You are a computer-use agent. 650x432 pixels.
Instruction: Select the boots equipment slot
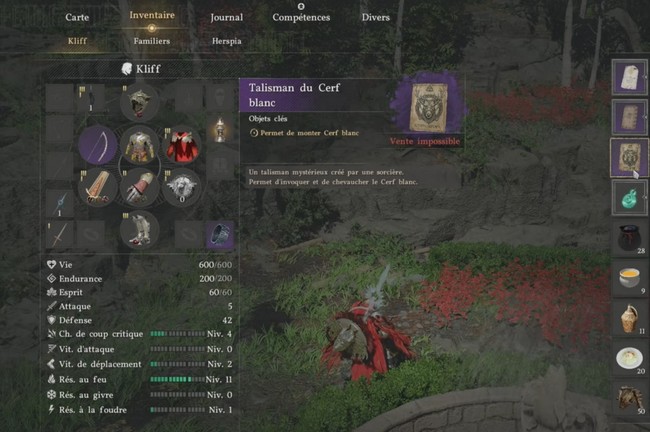pos(140,231)
